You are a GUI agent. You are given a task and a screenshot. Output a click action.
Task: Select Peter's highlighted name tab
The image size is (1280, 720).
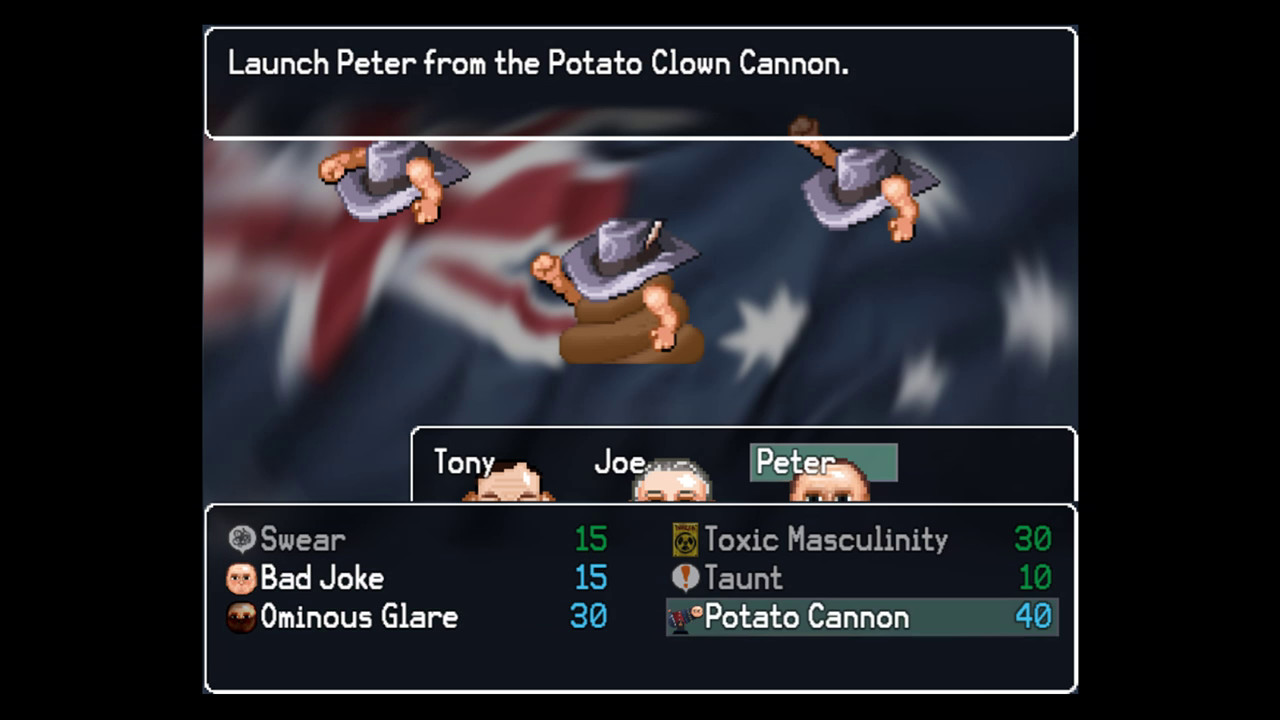tap(823, 462)
